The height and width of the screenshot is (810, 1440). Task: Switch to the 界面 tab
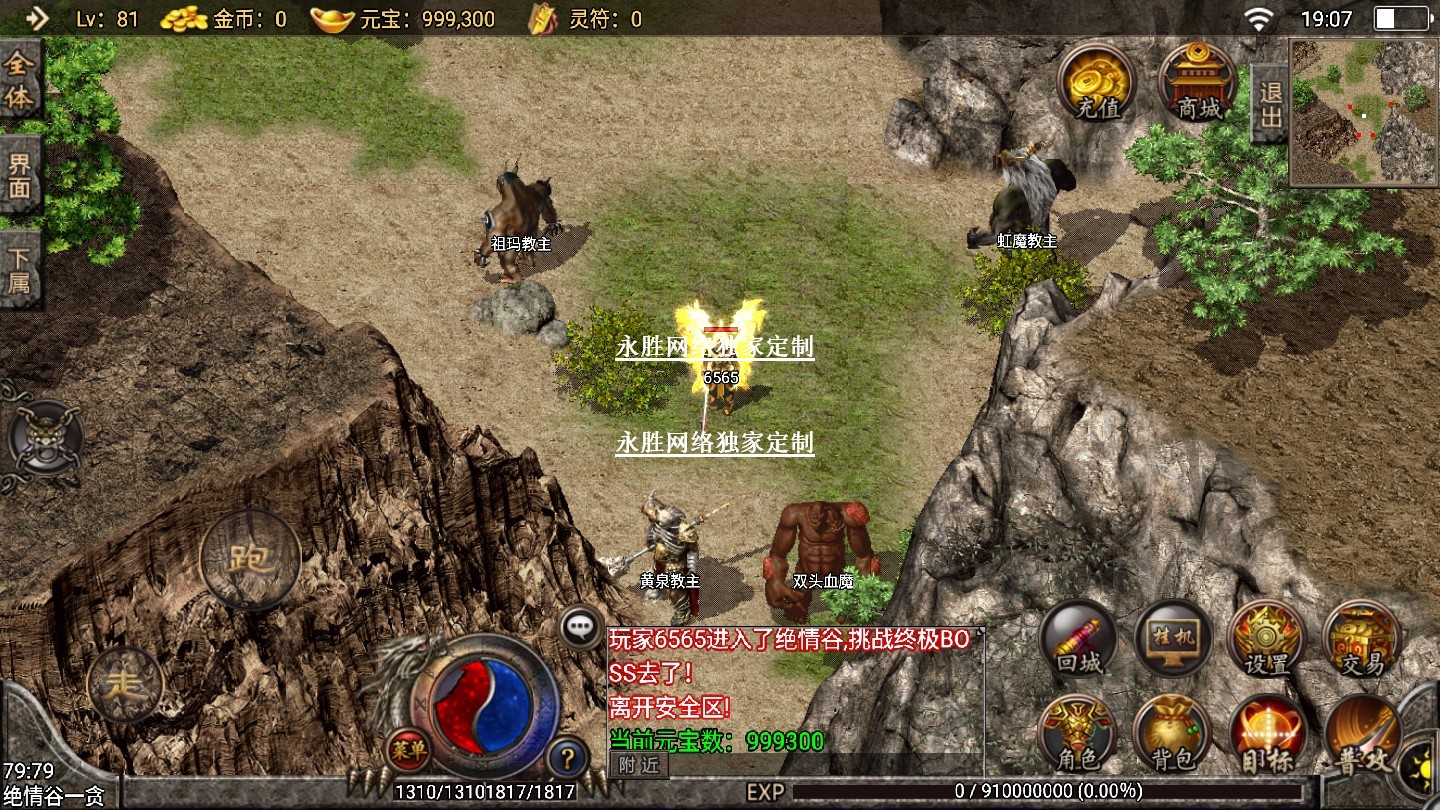pos(20,177)
